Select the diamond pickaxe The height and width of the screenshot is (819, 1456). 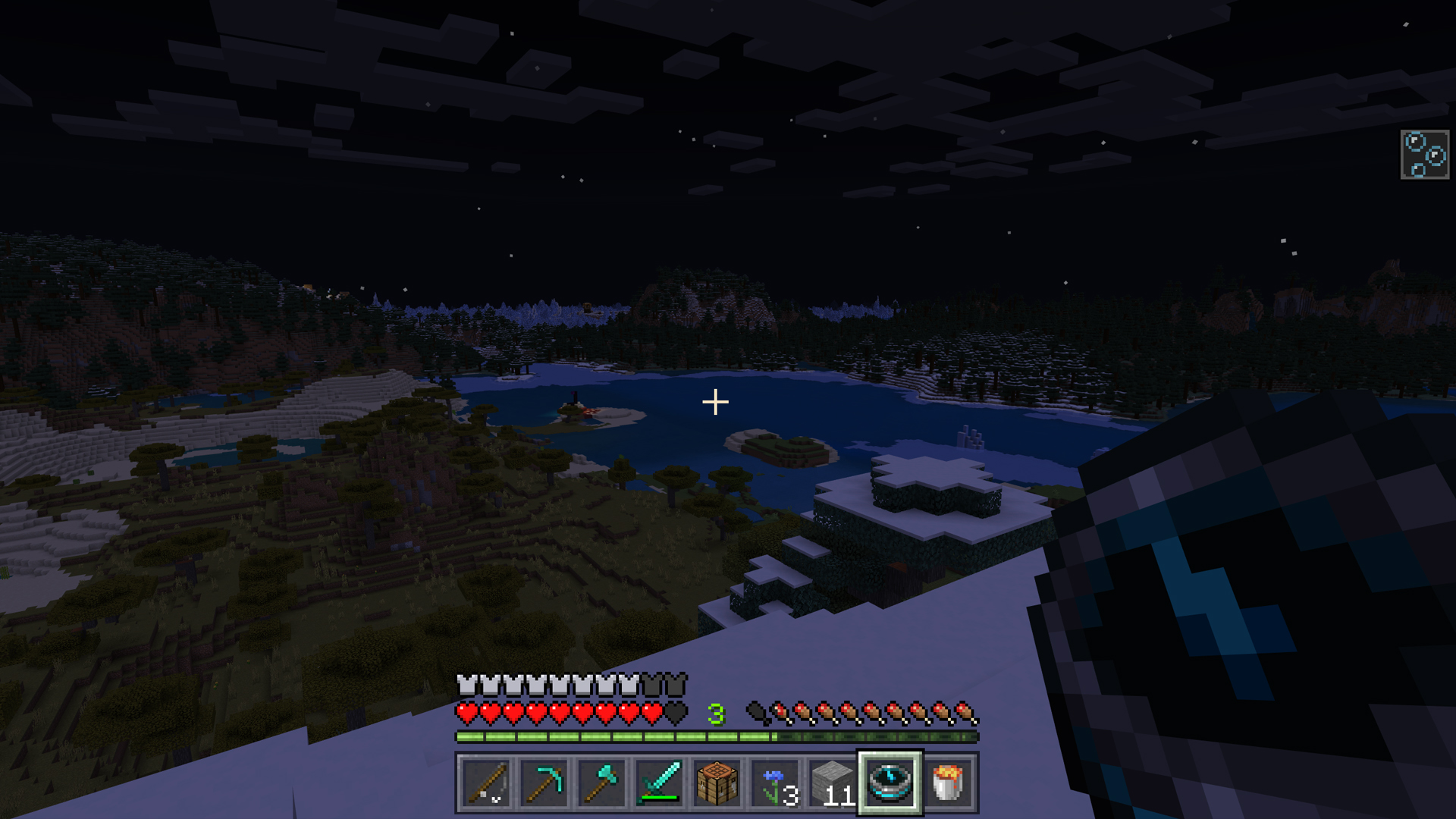pyautogui.click(x=543, y=783)
